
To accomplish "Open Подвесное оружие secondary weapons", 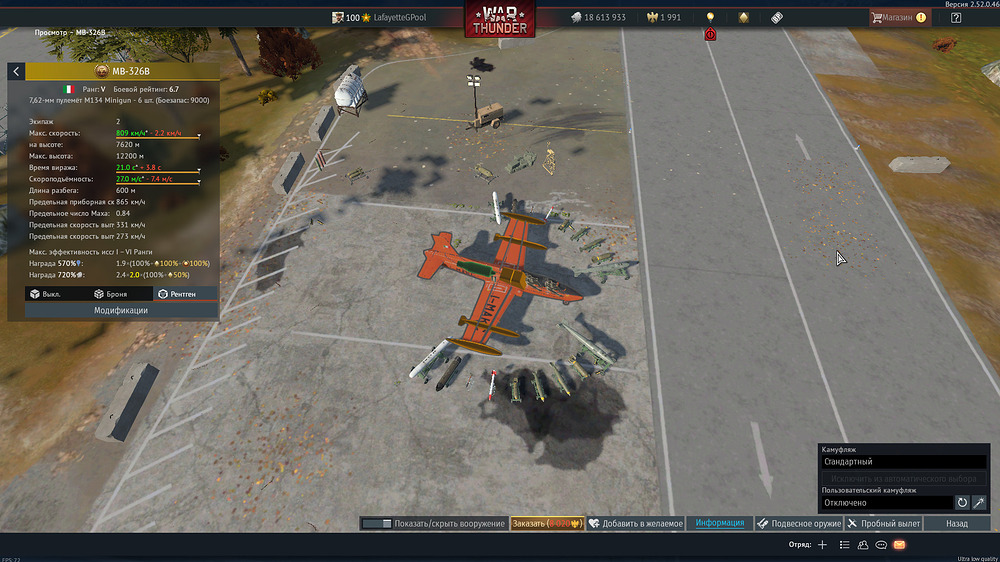I will pyautogui.click(x=798, y=523).
